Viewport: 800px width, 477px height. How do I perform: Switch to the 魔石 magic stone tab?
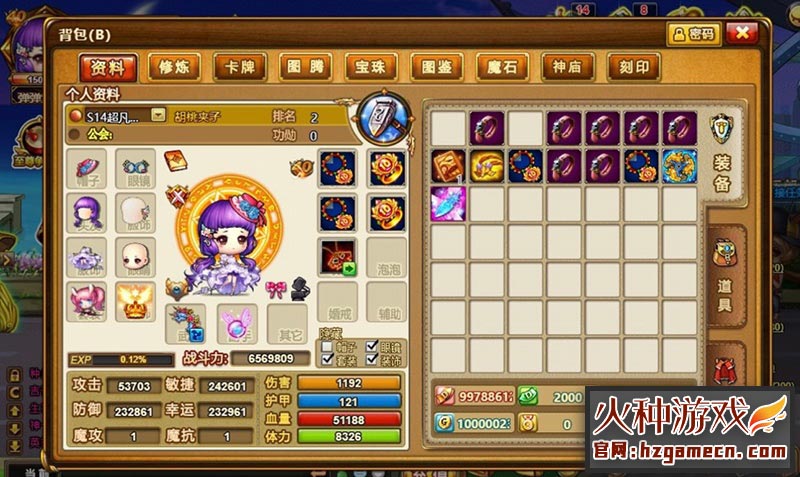(503, 67)
